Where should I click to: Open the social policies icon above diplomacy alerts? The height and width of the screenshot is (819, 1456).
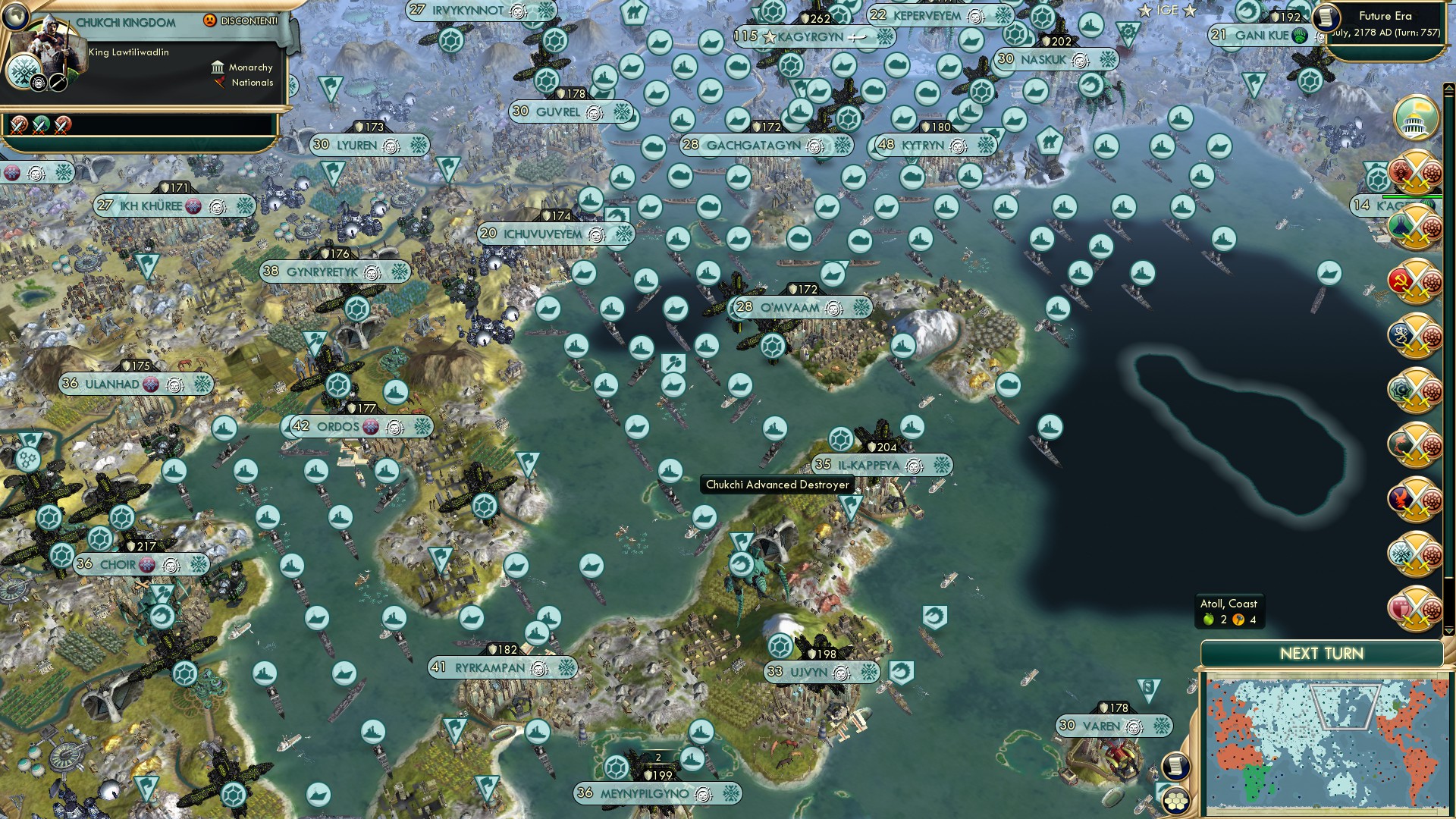click(1415, 120)
